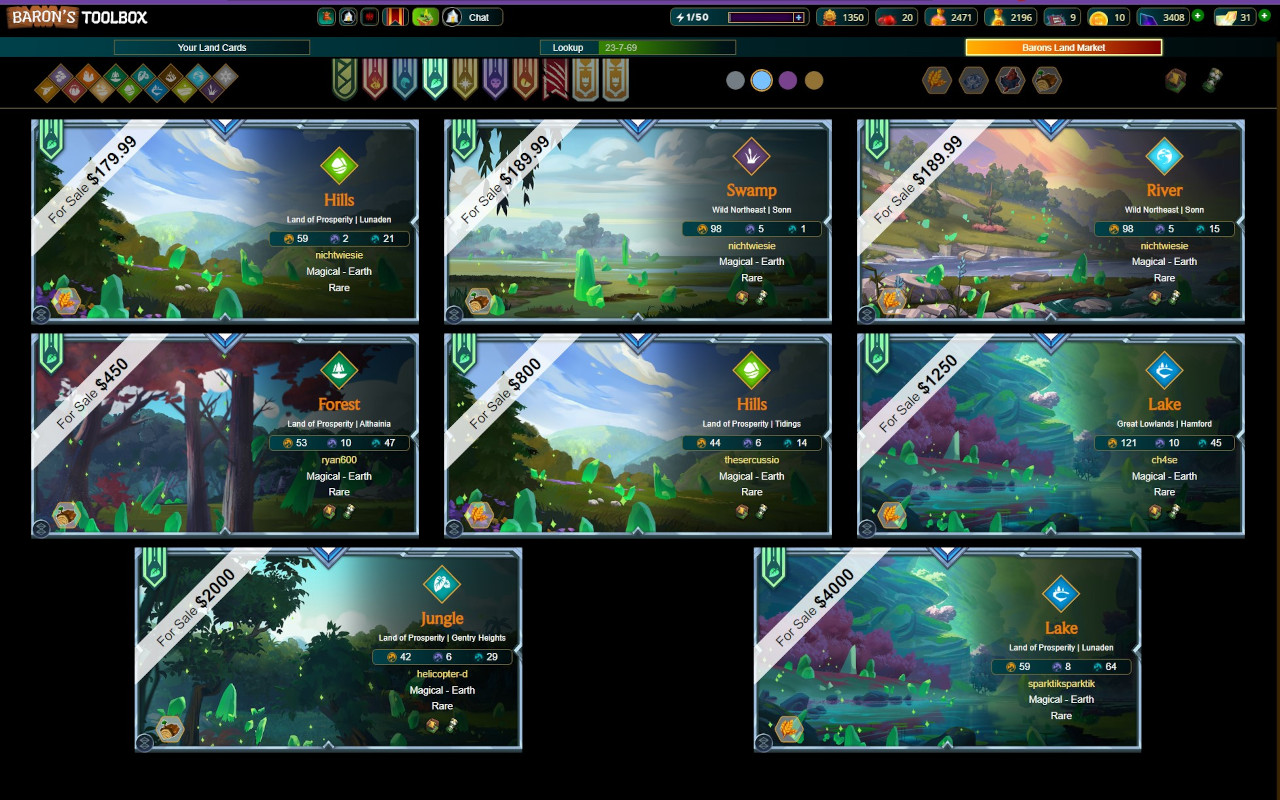Screen dimensions: 1280x800
Task: Expand details on the $4000 Lake card
Action: pyautogui.click(x=762, y=743)
